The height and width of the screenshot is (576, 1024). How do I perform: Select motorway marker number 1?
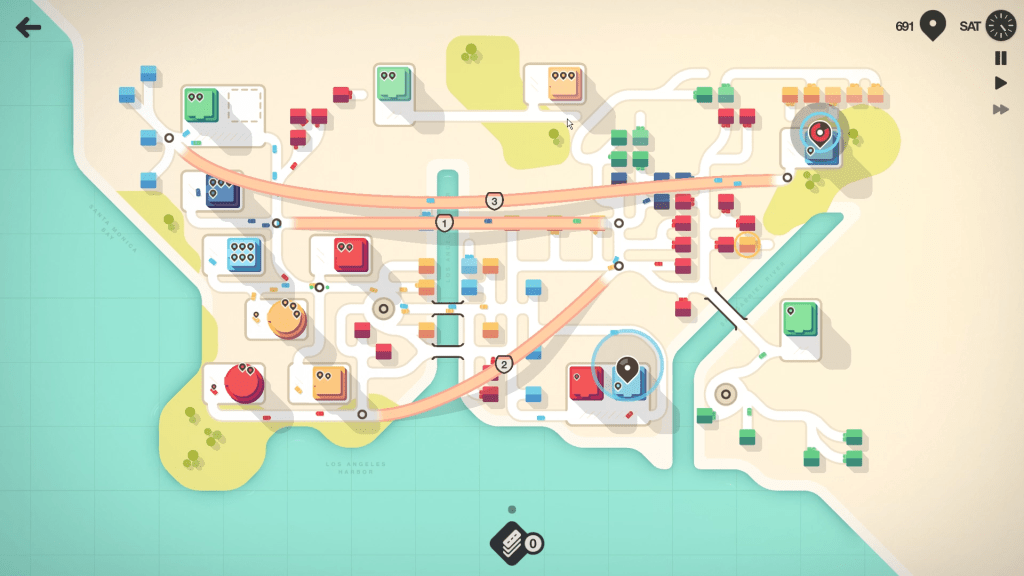point(445,222)
